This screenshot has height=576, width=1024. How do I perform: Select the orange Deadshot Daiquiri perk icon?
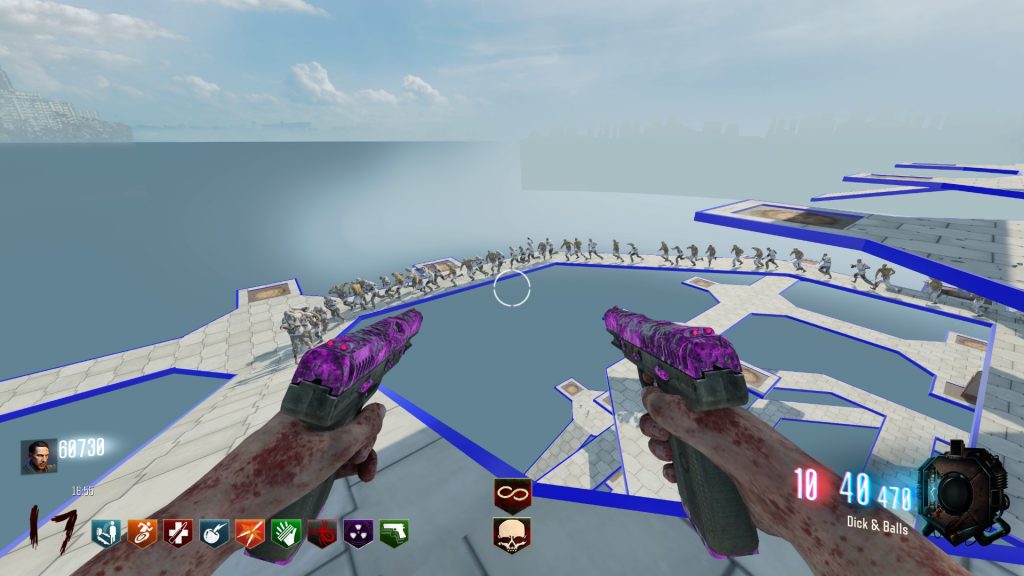point(250,533)
